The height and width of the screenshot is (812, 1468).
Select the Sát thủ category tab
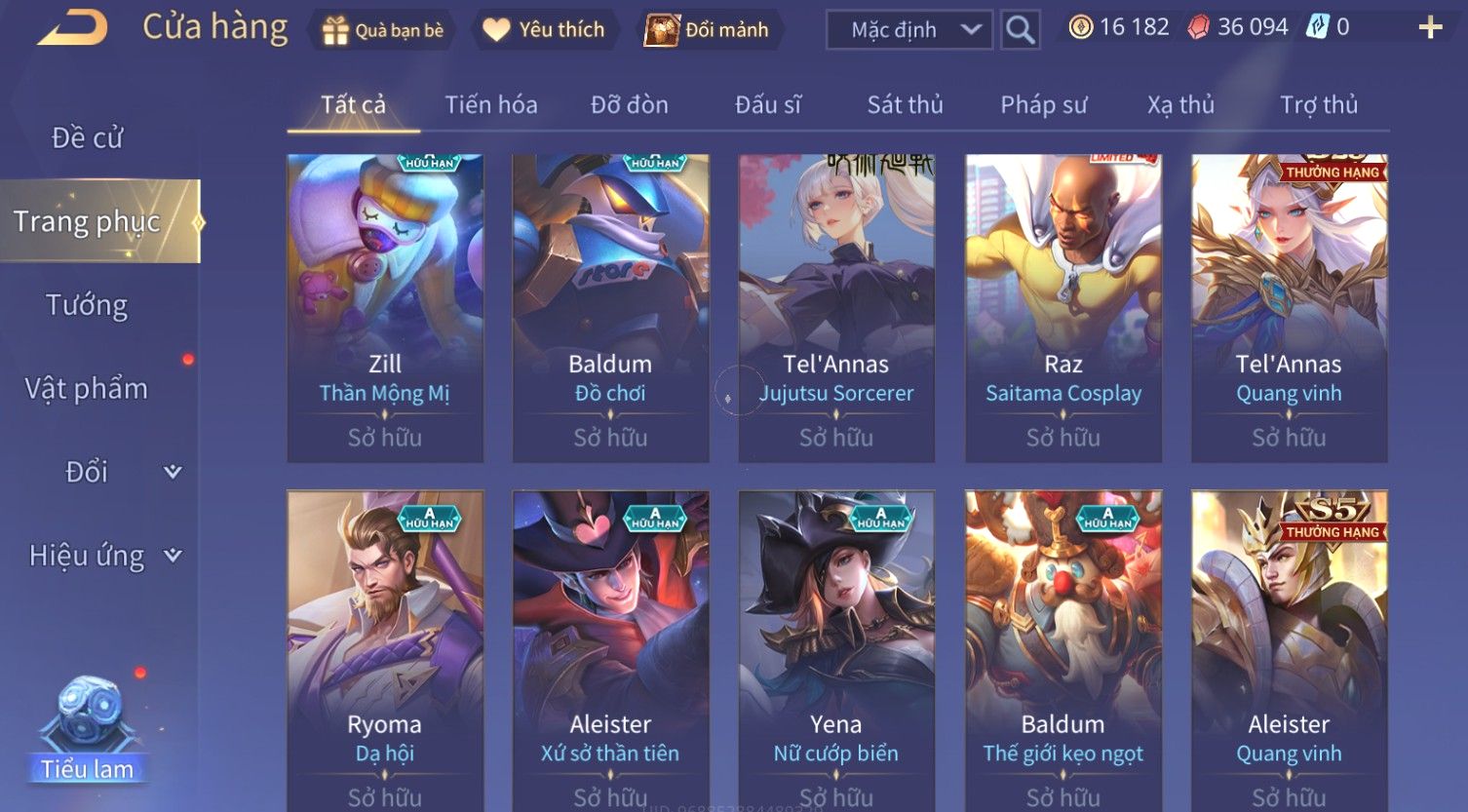[x=905, y=104]
